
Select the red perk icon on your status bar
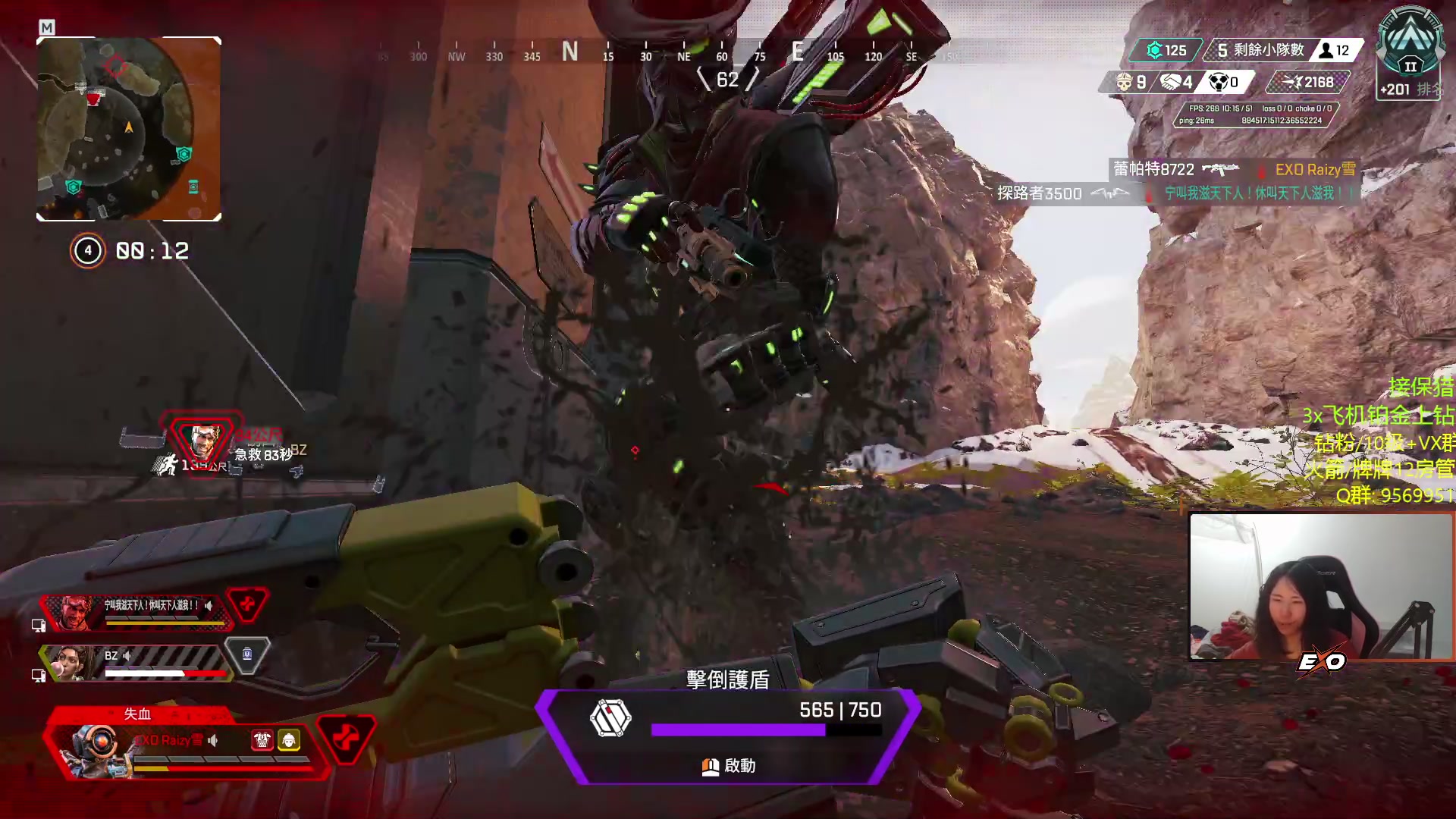(262, 739)
